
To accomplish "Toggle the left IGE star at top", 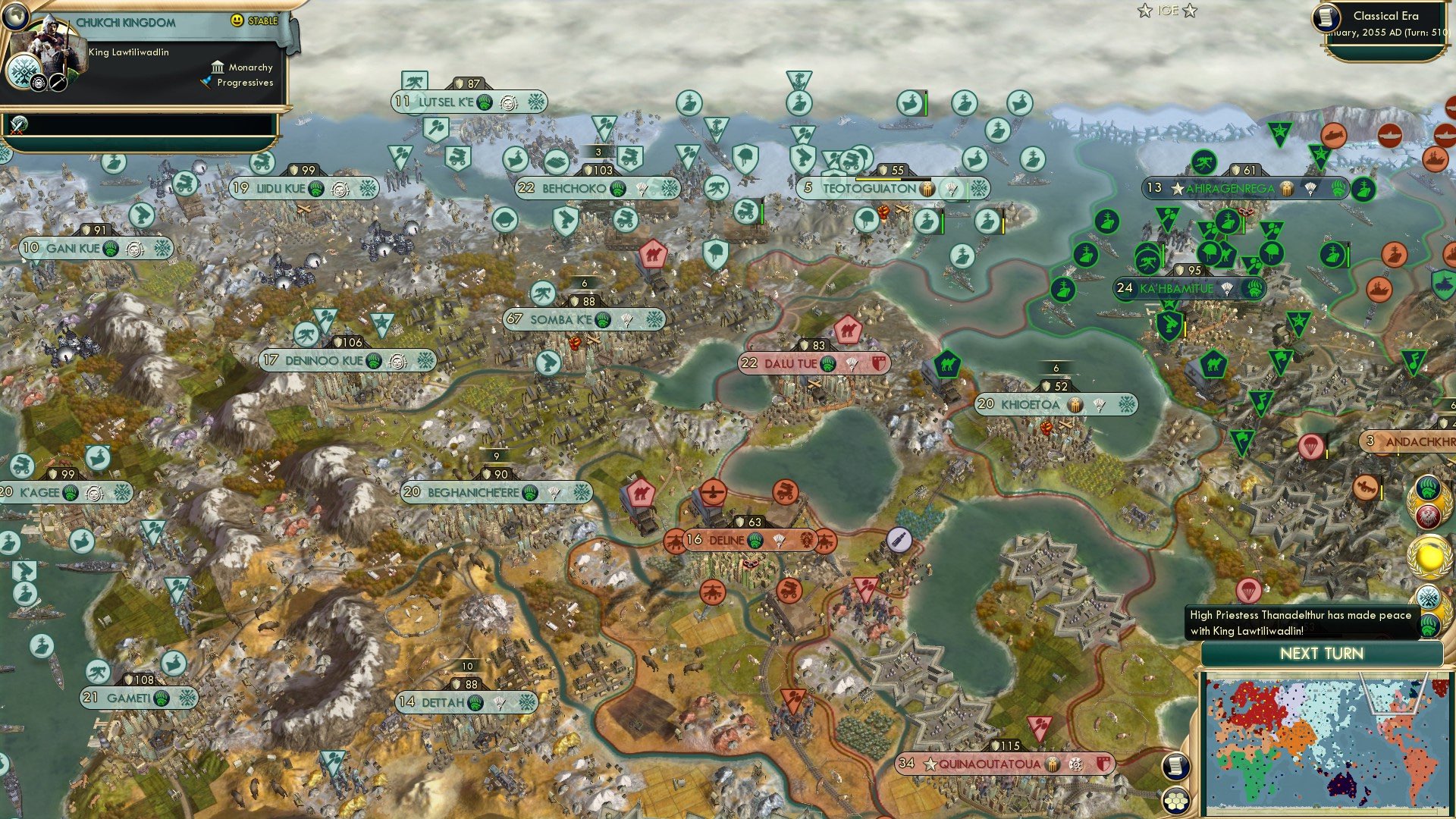I will [1144, 11].
